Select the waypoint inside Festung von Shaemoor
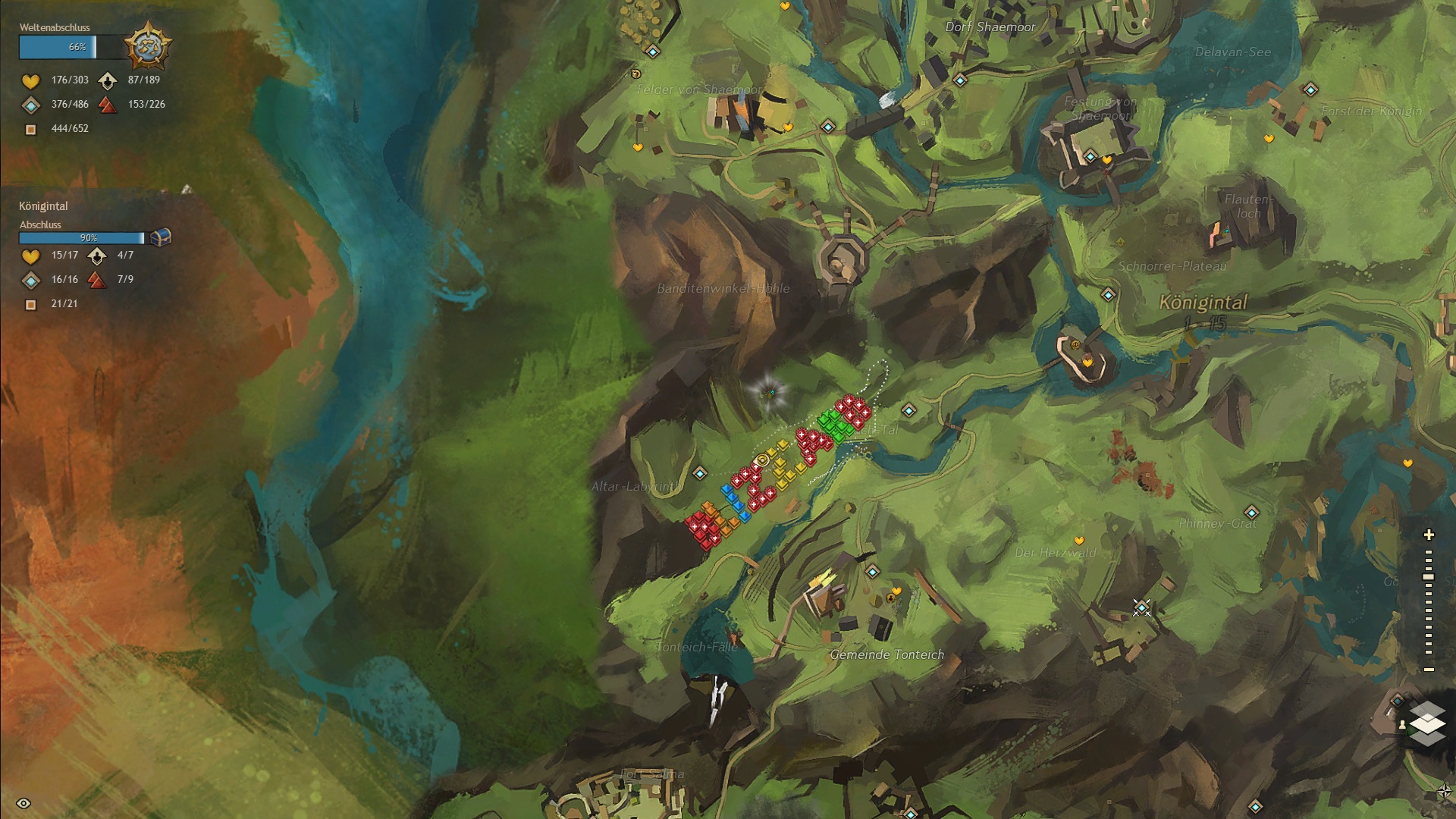Viewport: 1456px width, 819px height. [x=1090, y=157]
